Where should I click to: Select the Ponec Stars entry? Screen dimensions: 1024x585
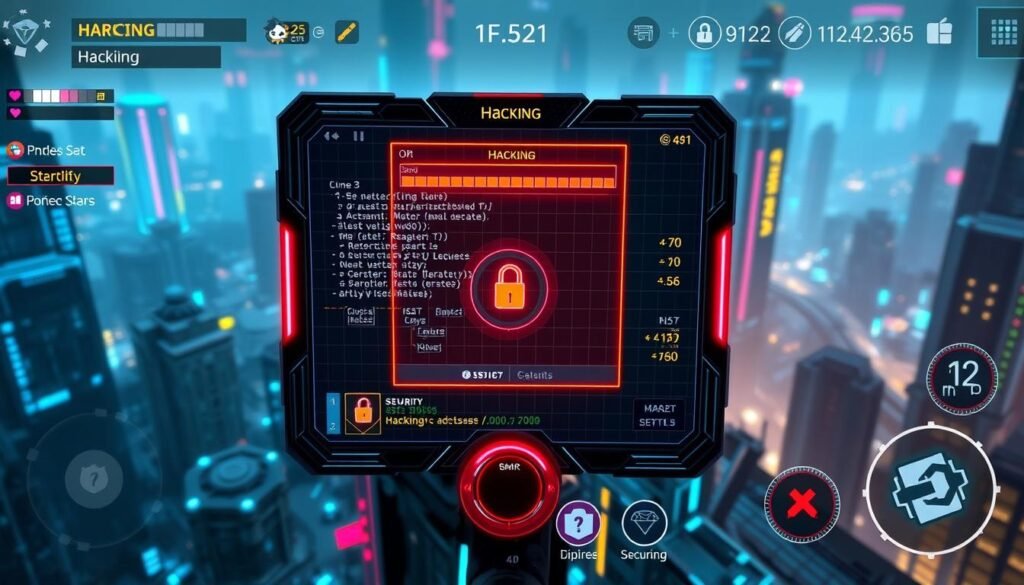[x=52, y=200]
